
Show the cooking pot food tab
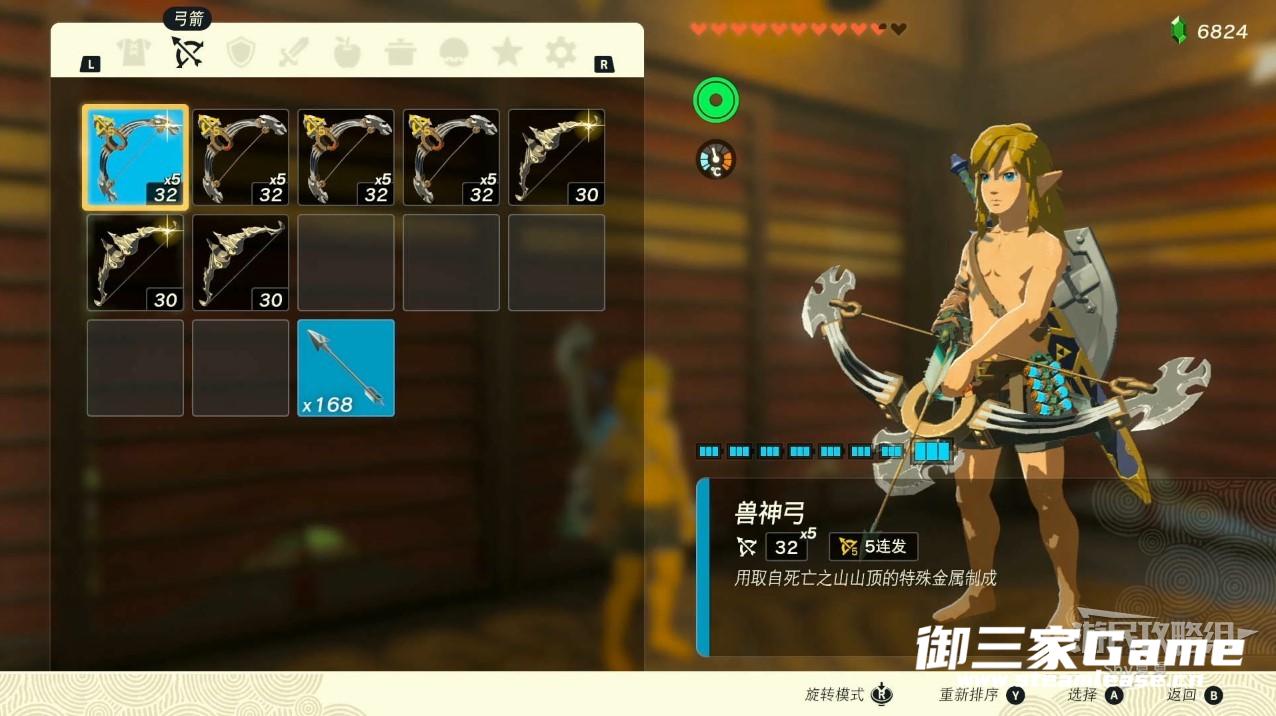click(400, 52)
